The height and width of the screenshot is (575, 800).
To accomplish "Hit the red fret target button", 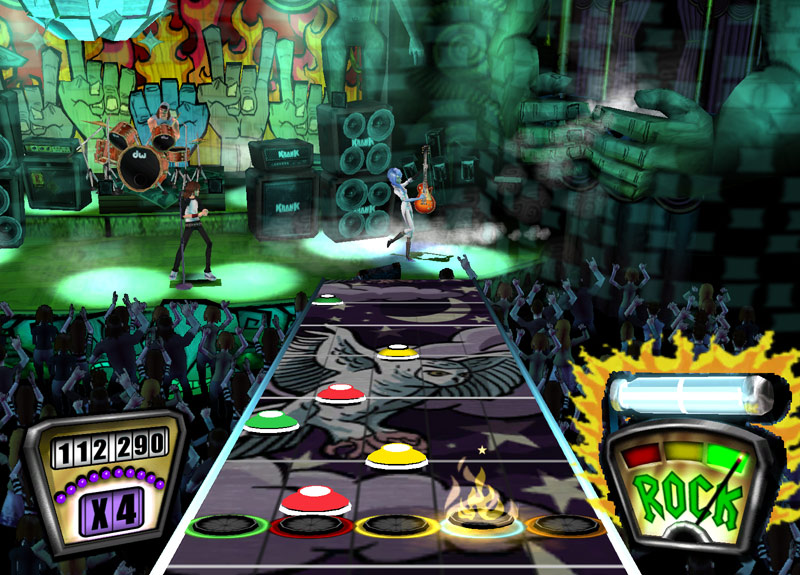I will (311, 525).
